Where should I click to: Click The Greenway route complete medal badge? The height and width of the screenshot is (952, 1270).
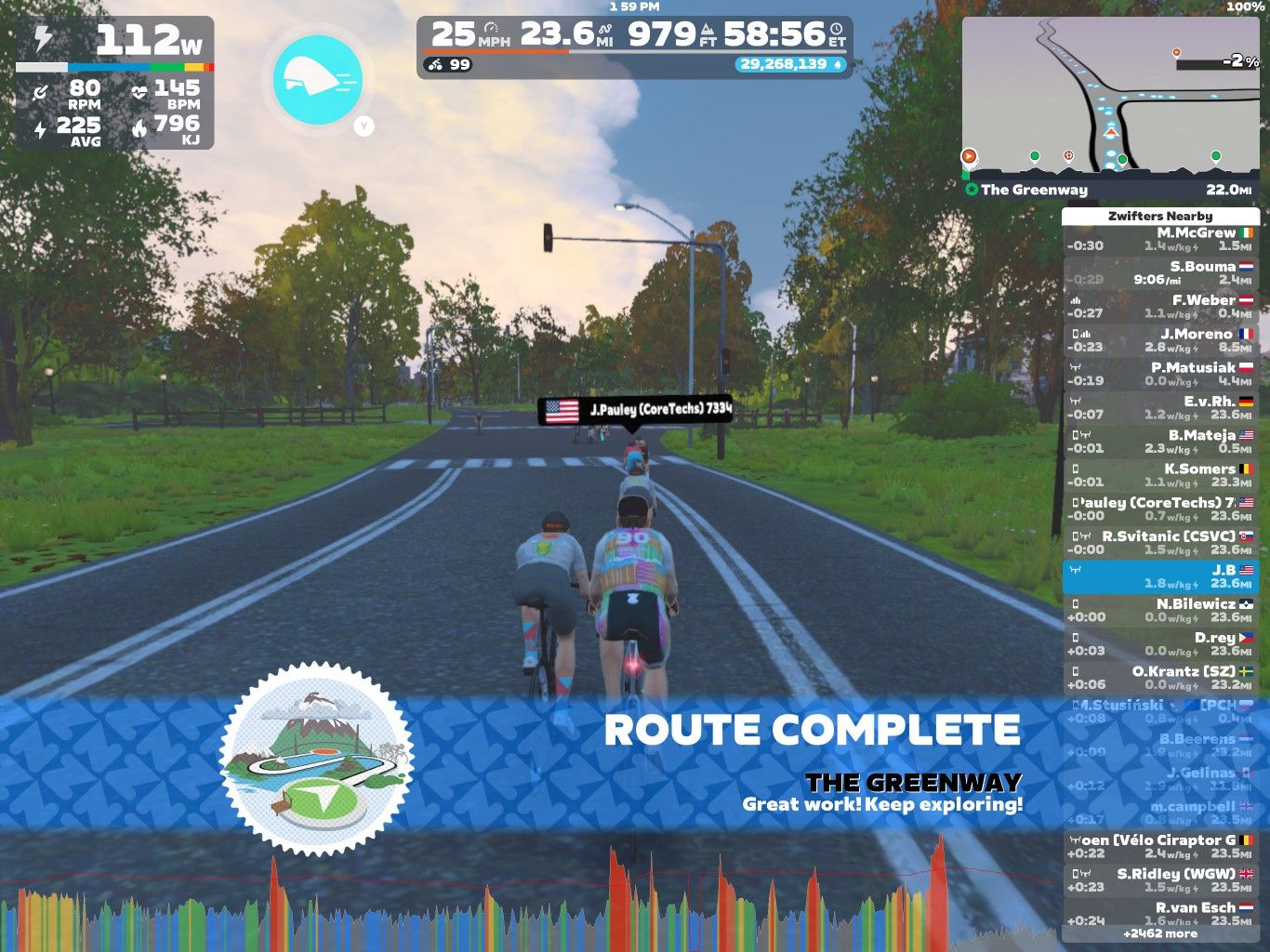[320, 755]
